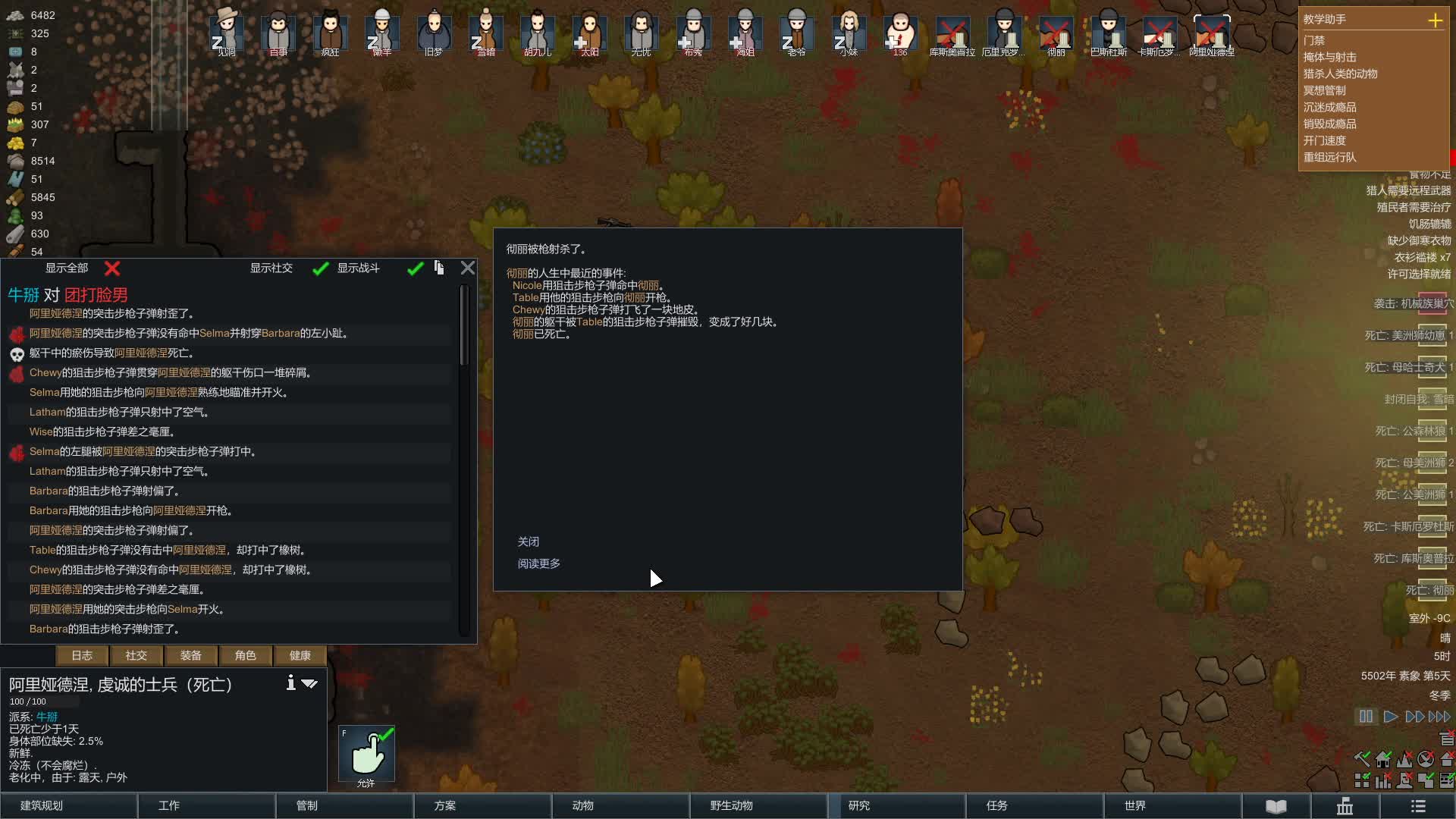Image resolution: width=1456 pixels, height=819 pixels.
Task: Toggle the 显示战斗 log filter
Action: 415,268
